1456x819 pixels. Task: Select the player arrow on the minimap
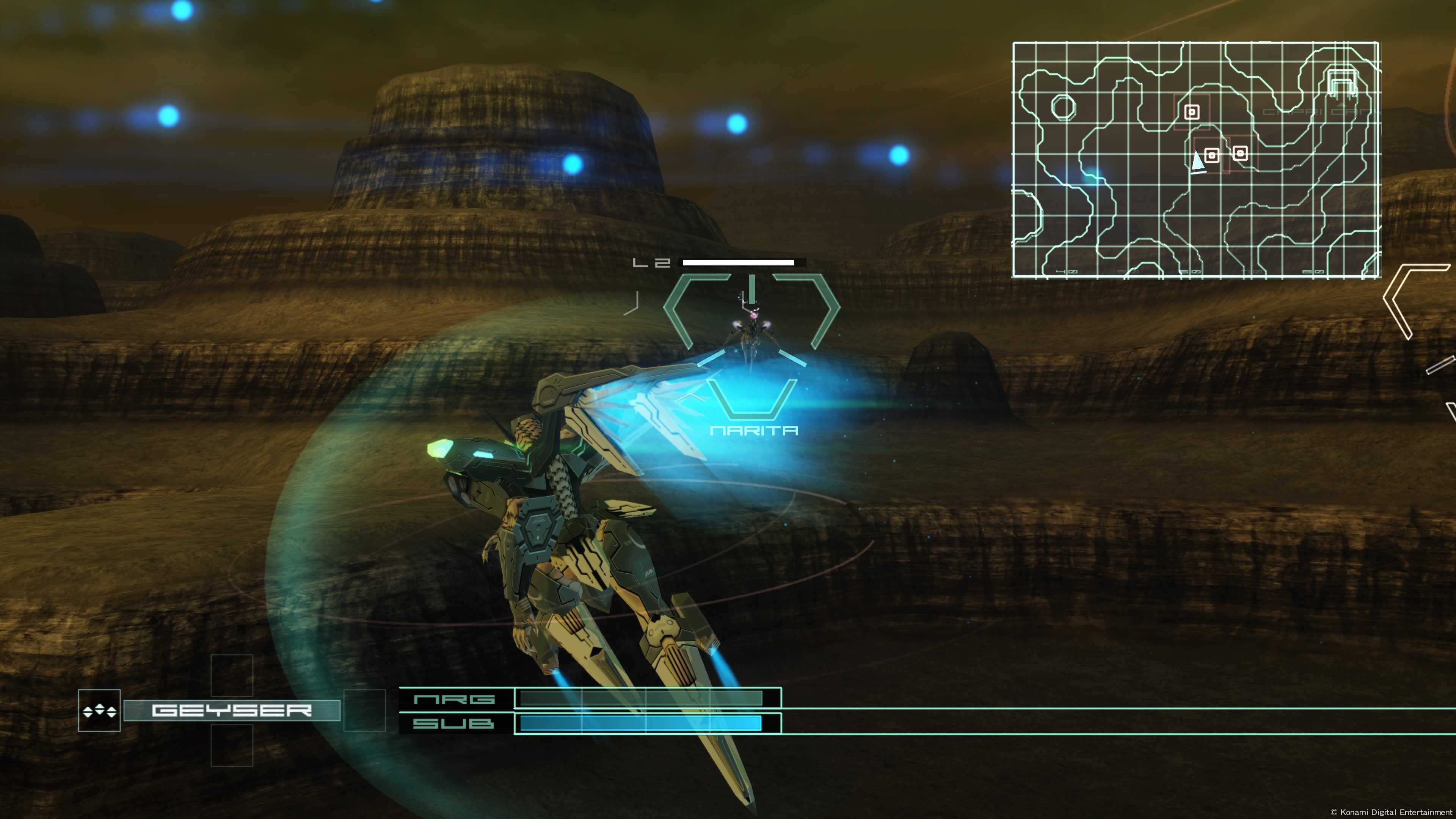(x=1197, y=162)
